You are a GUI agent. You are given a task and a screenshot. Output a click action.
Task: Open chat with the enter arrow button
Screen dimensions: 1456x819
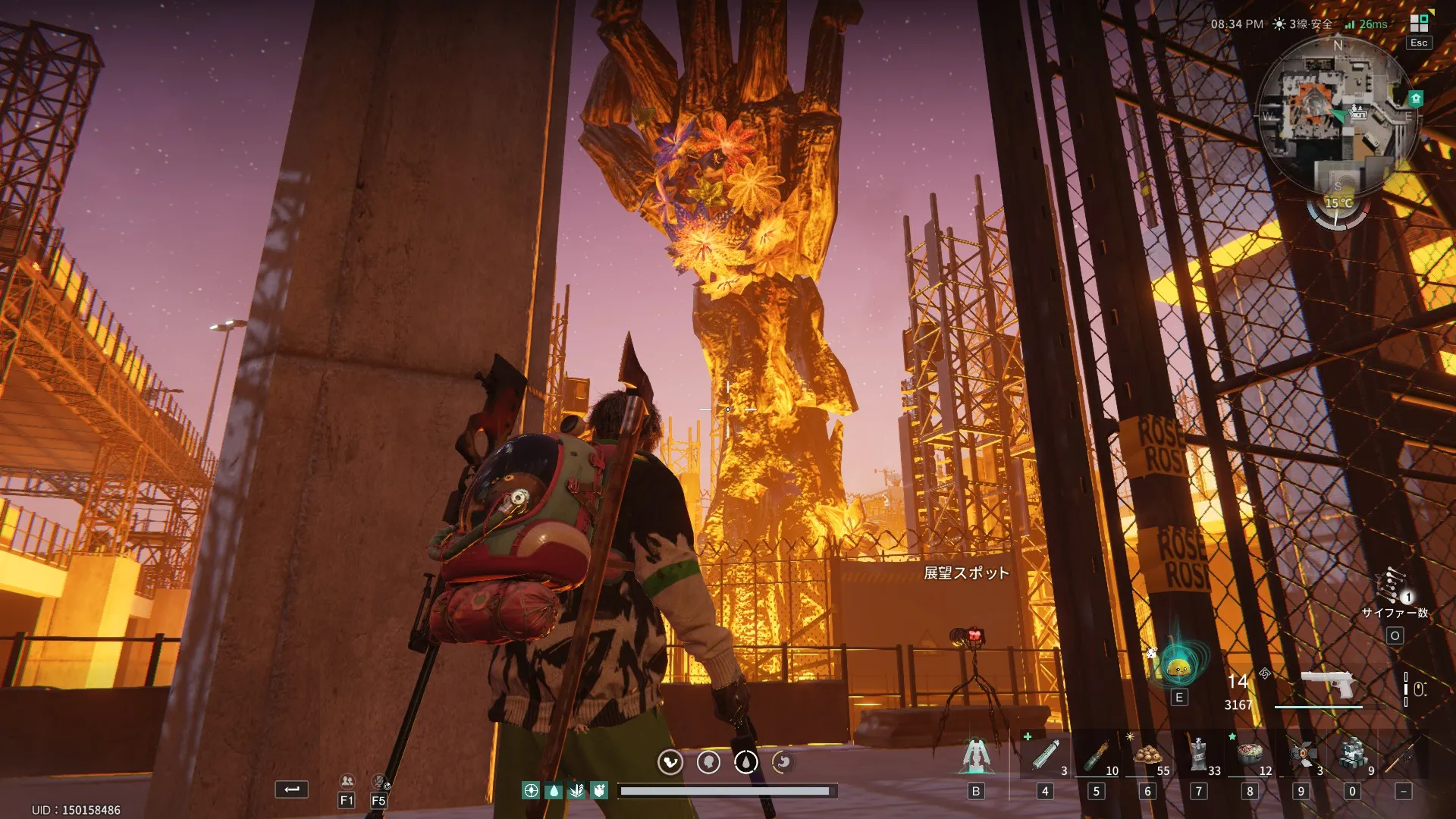(291, 789)
